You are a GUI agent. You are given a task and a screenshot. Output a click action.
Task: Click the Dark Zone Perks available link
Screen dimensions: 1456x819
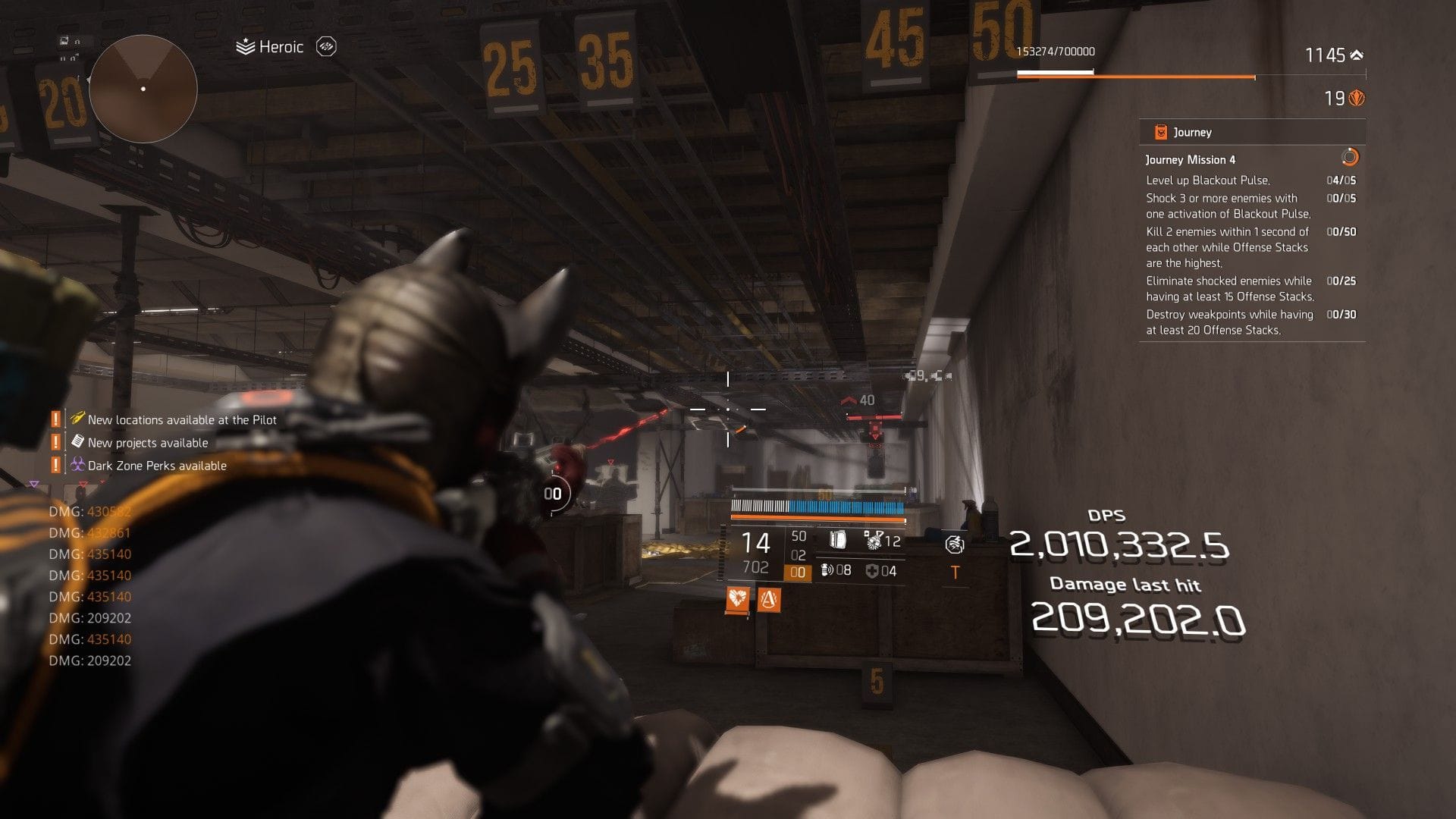click(157, 466)
